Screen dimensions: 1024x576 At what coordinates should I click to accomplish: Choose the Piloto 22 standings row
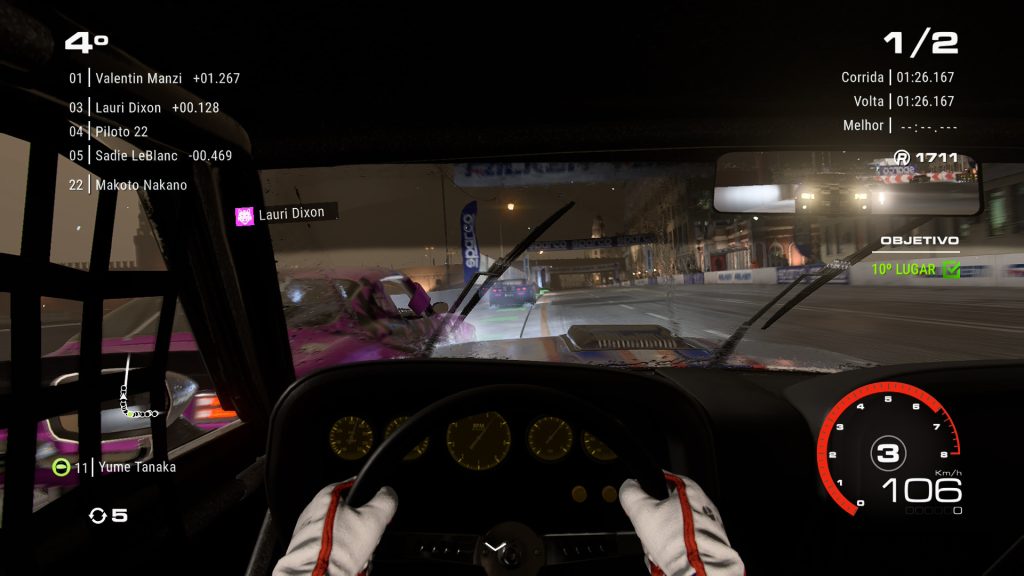108,131
